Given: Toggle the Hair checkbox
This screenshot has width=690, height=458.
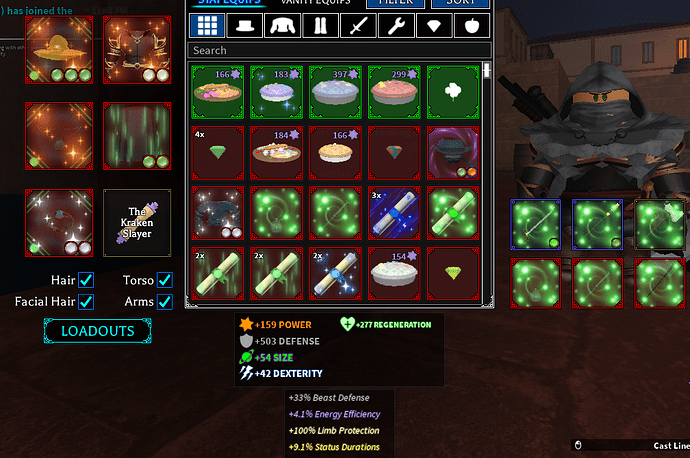Looking at the screenshot, I should pos(86,281).
